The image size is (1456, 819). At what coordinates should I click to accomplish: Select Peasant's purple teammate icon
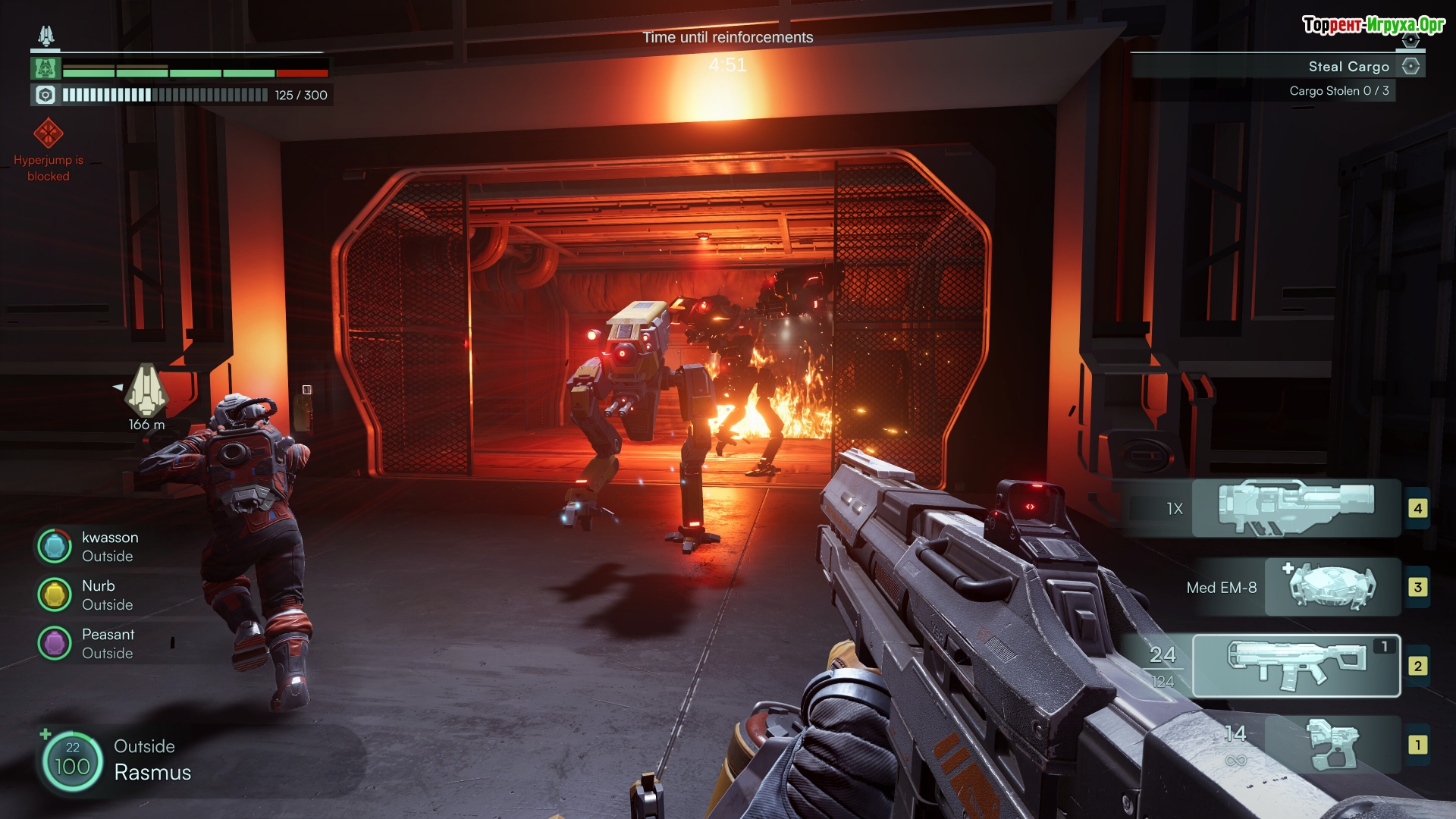55,643
